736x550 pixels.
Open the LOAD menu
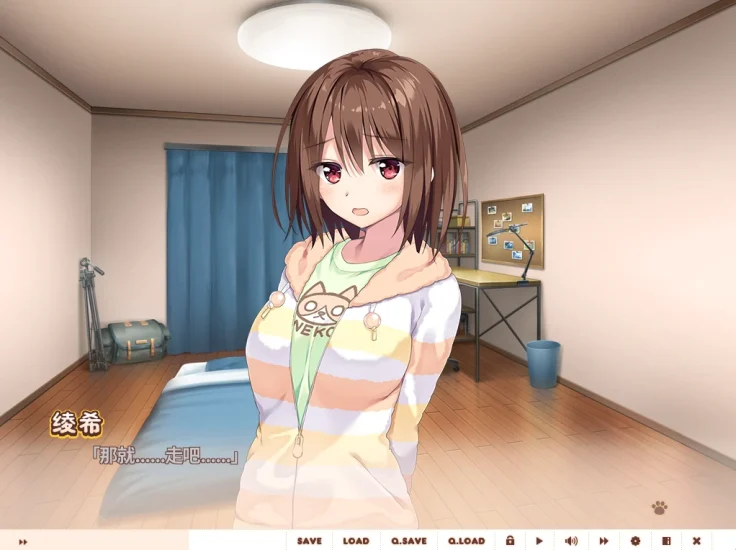click(x=356, y=541)
